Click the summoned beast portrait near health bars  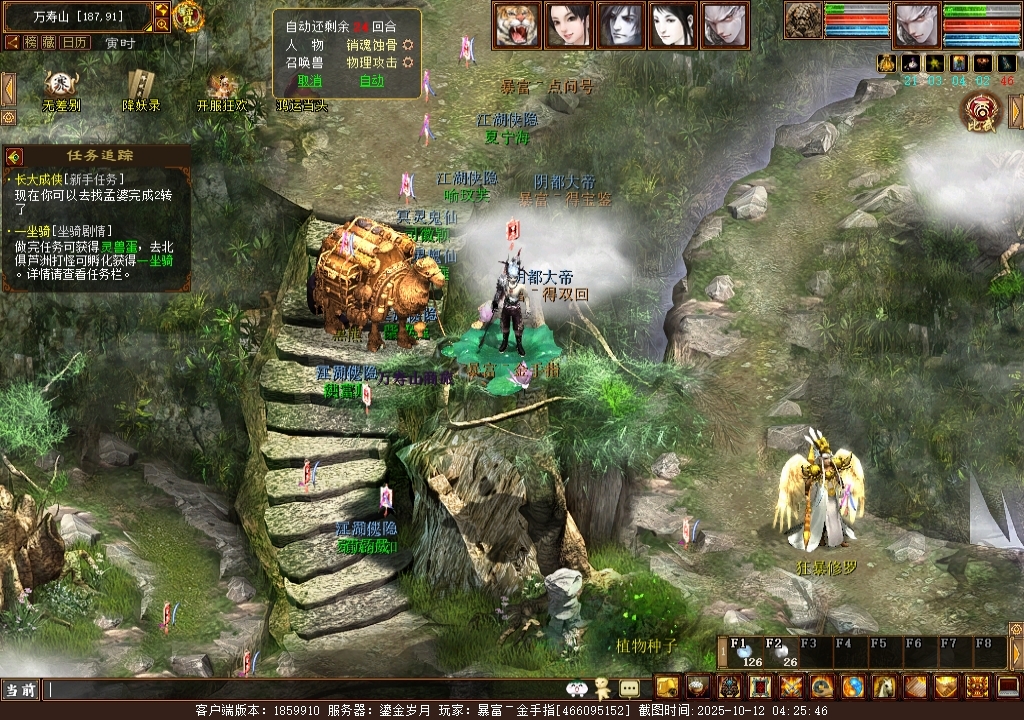(803, 20)
